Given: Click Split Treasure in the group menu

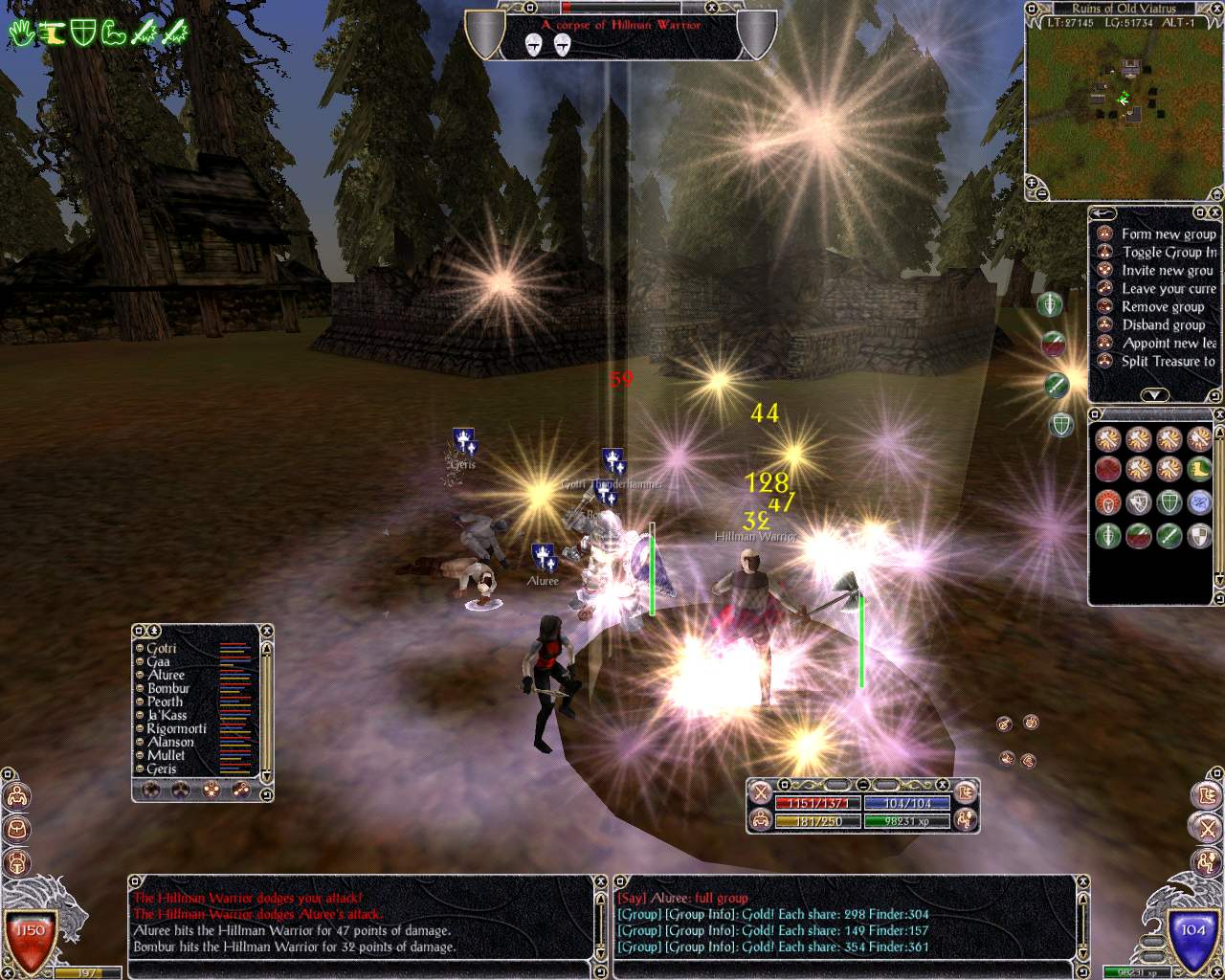Looking at the screenshot, I should 1168,362.
